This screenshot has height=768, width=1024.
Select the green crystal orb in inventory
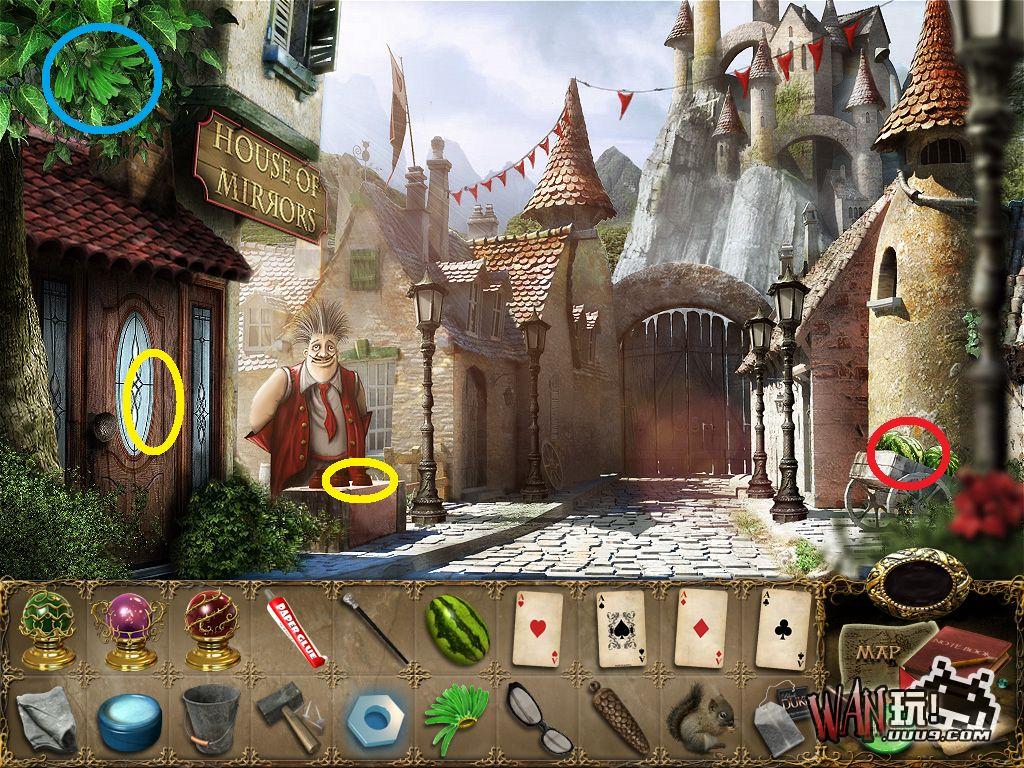pos(47,628)
